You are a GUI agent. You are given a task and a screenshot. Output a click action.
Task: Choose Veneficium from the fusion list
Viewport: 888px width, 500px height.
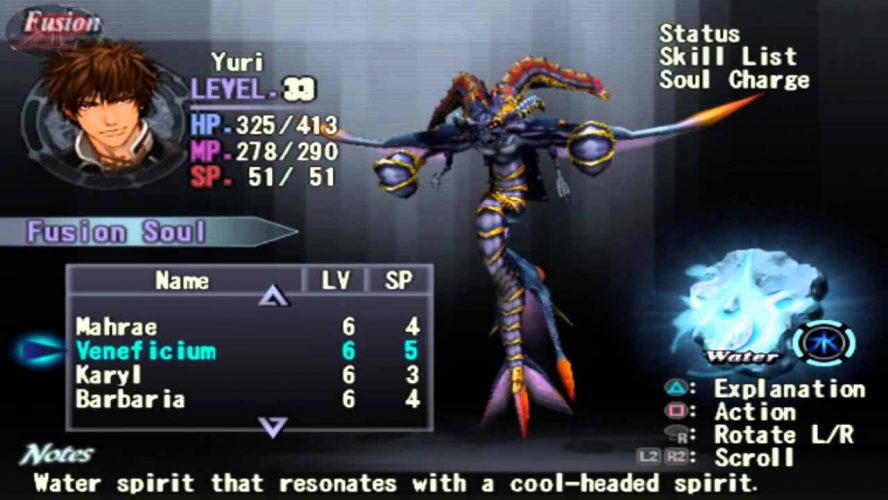[145, 351]
